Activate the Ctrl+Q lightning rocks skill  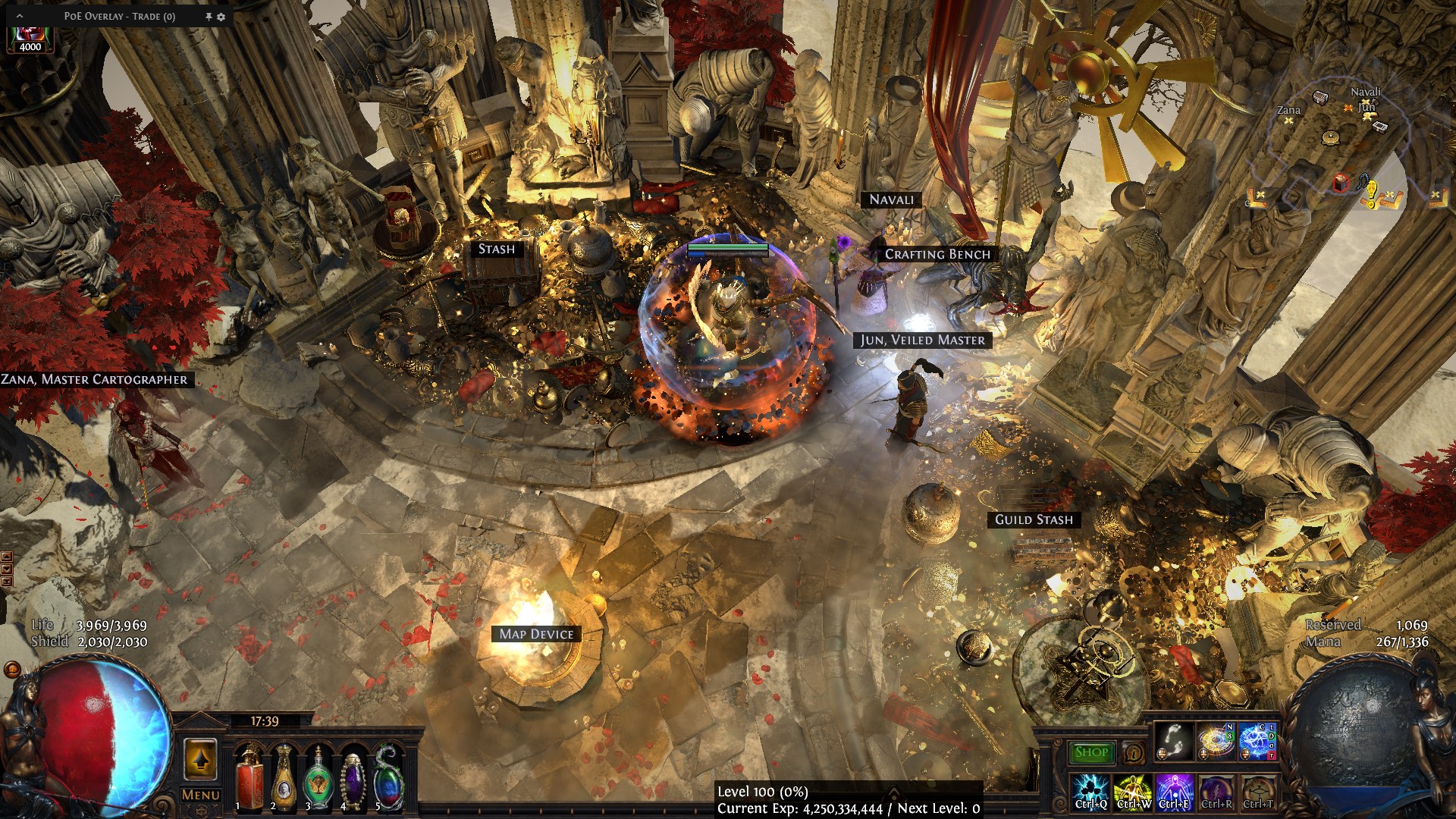pyautogui.click(x=1090, y=792)
